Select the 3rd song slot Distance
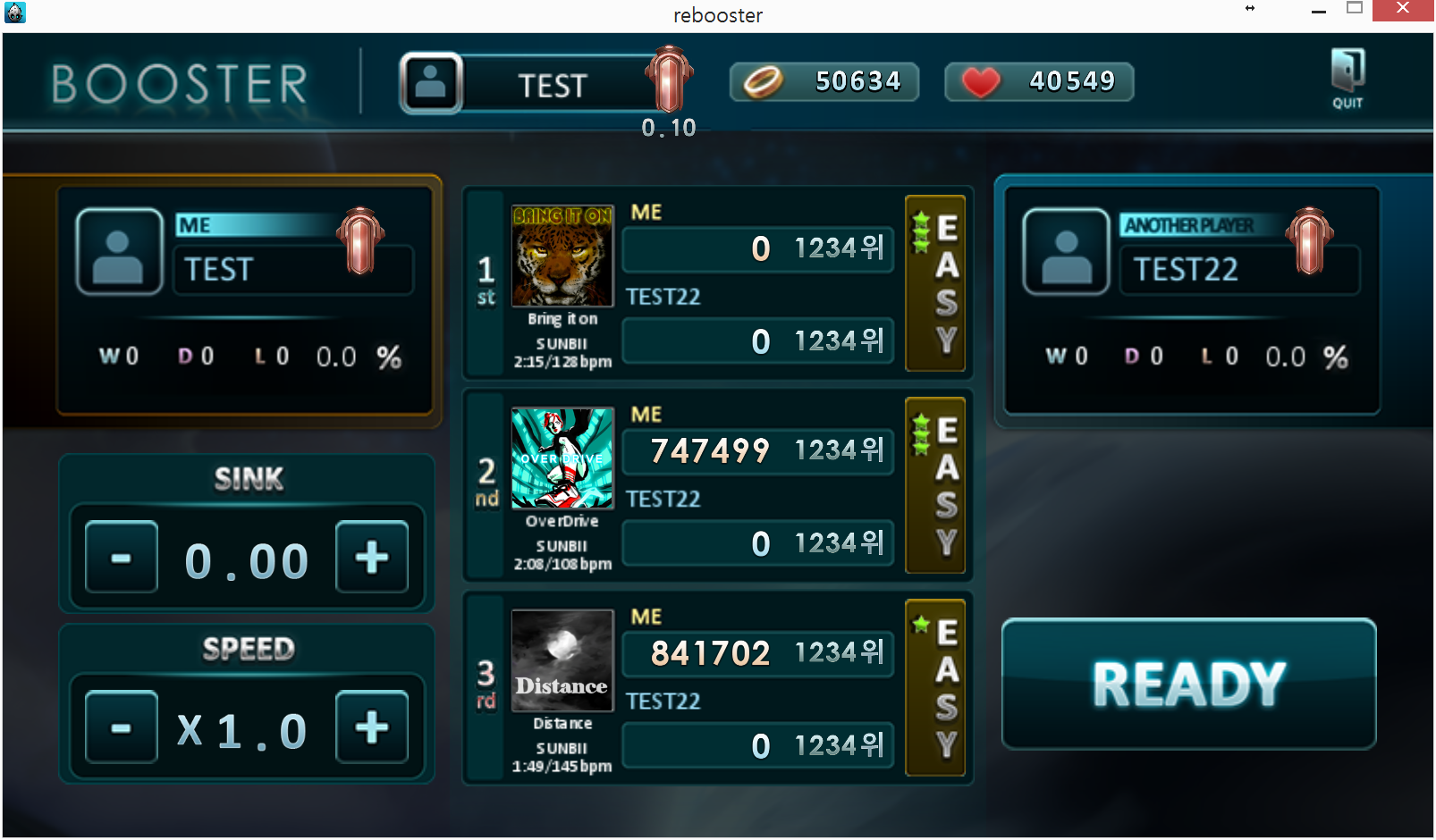 (562, 660)
